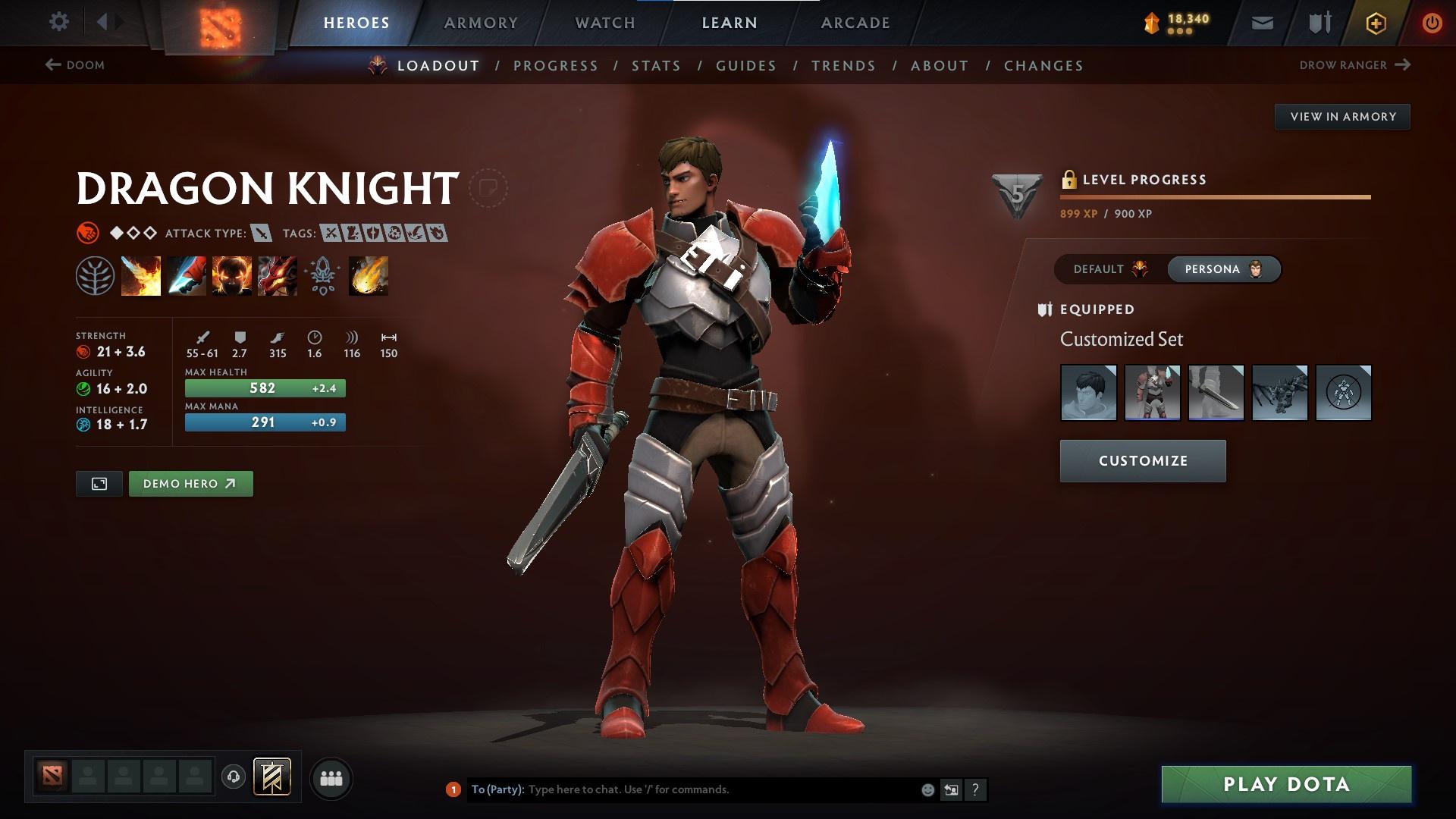Open the GUIDES tab
The image size is (1456, 819).
tap(745, 66)
